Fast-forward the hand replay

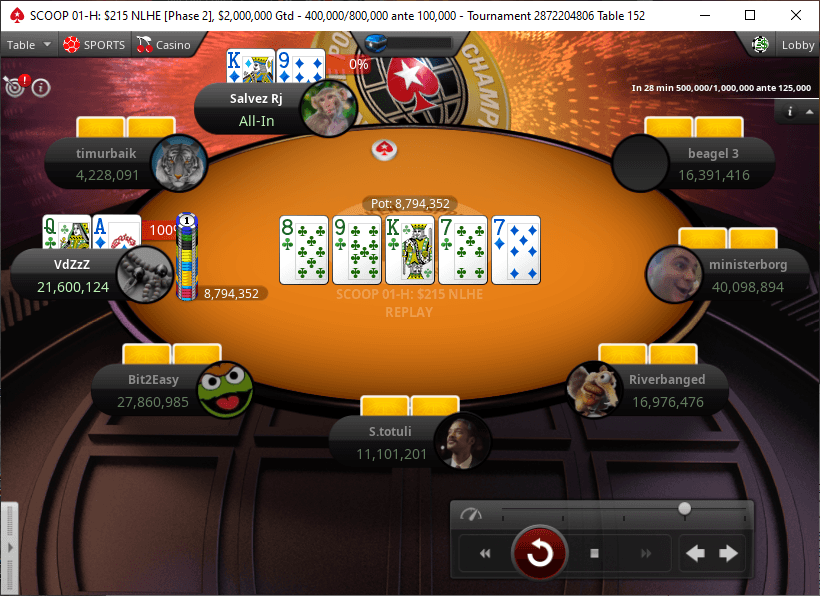pos(646,553)
